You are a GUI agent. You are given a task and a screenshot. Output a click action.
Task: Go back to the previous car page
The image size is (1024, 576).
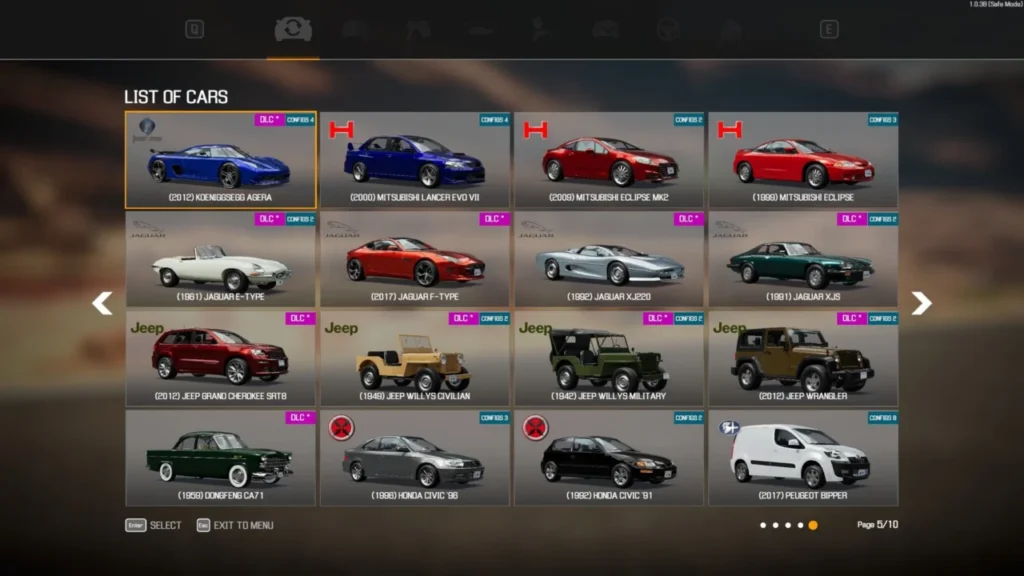click(x=102, y=303)
